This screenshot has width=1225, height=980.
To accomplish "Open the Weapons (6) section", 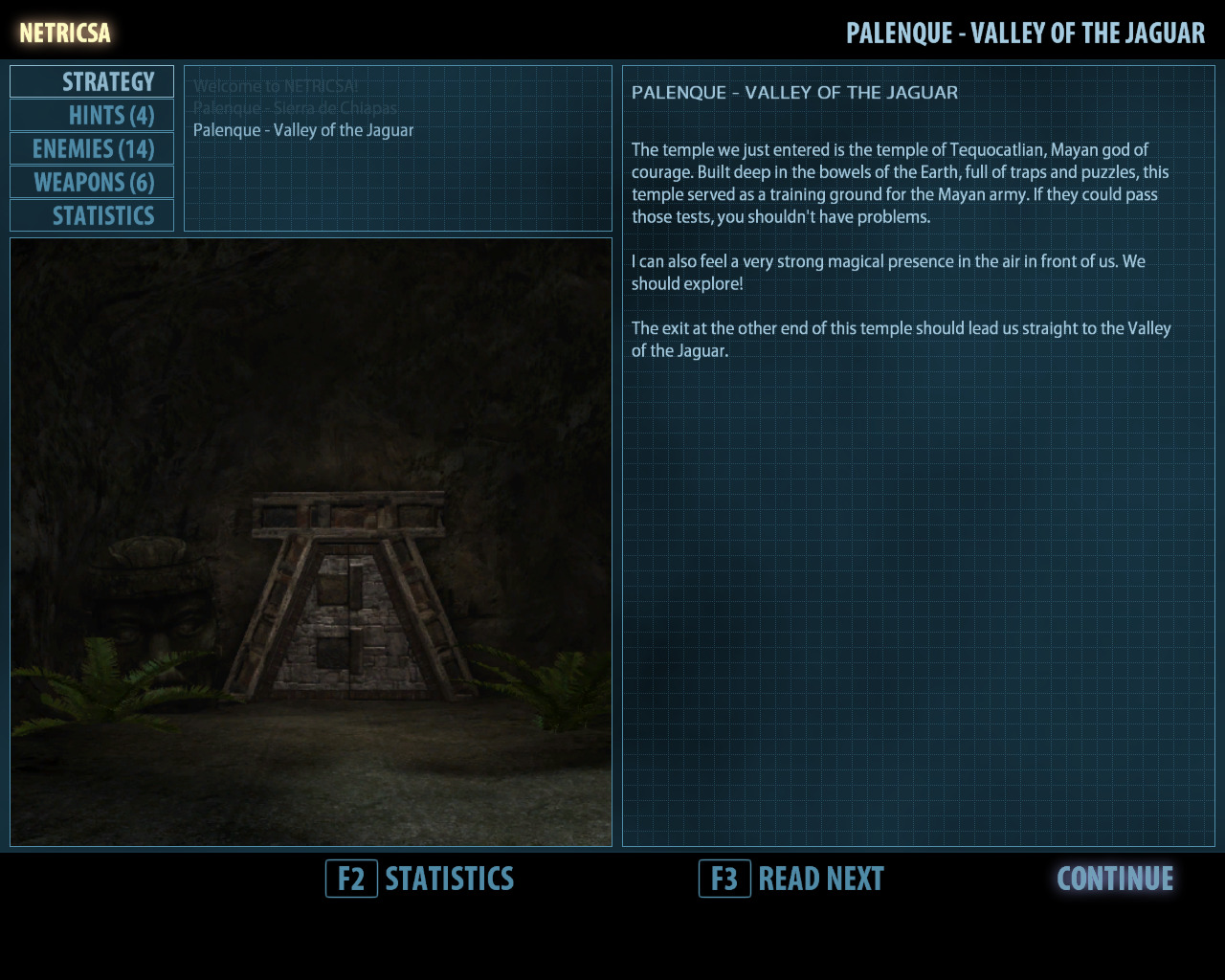I will coord(92,183).
